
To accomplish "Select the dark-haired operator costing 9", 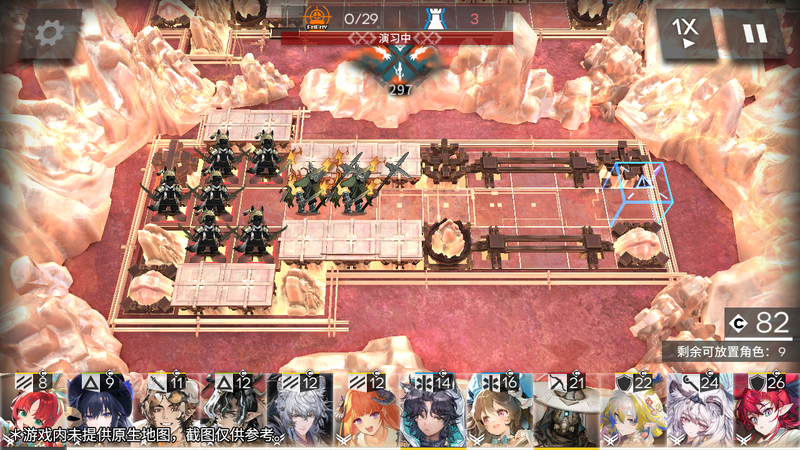I will coord(101,412).
